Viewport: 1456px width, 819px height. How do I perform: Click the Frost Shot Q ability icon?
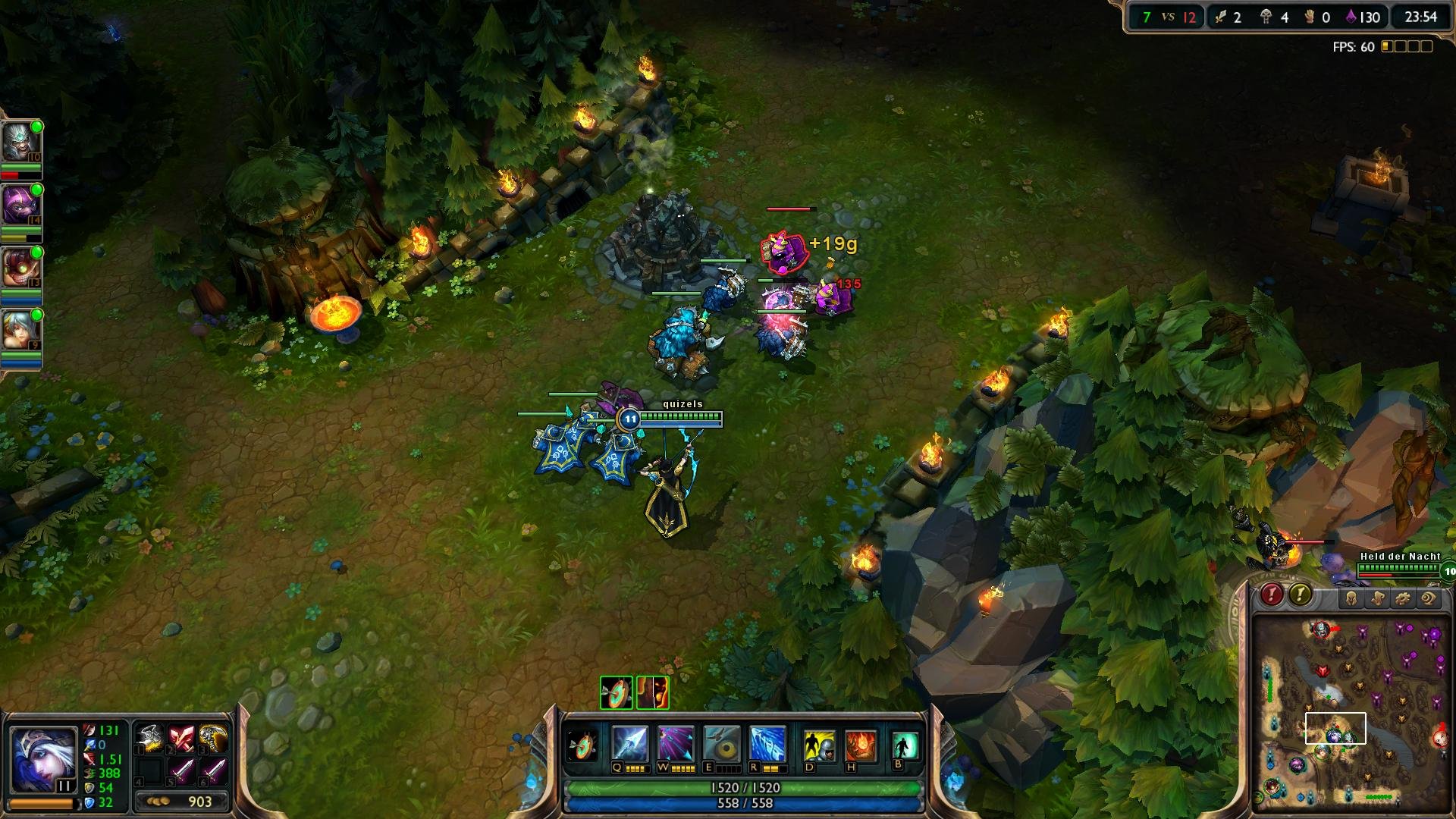pyautogui.click(x=629, y=742)
